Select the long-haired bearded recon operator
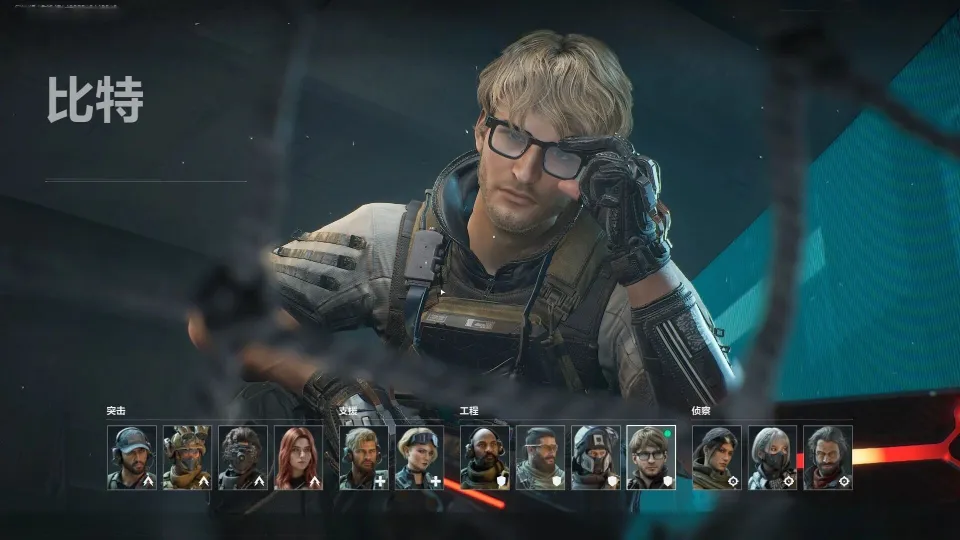This screenshot has height=540, width=960. point(828,458)
